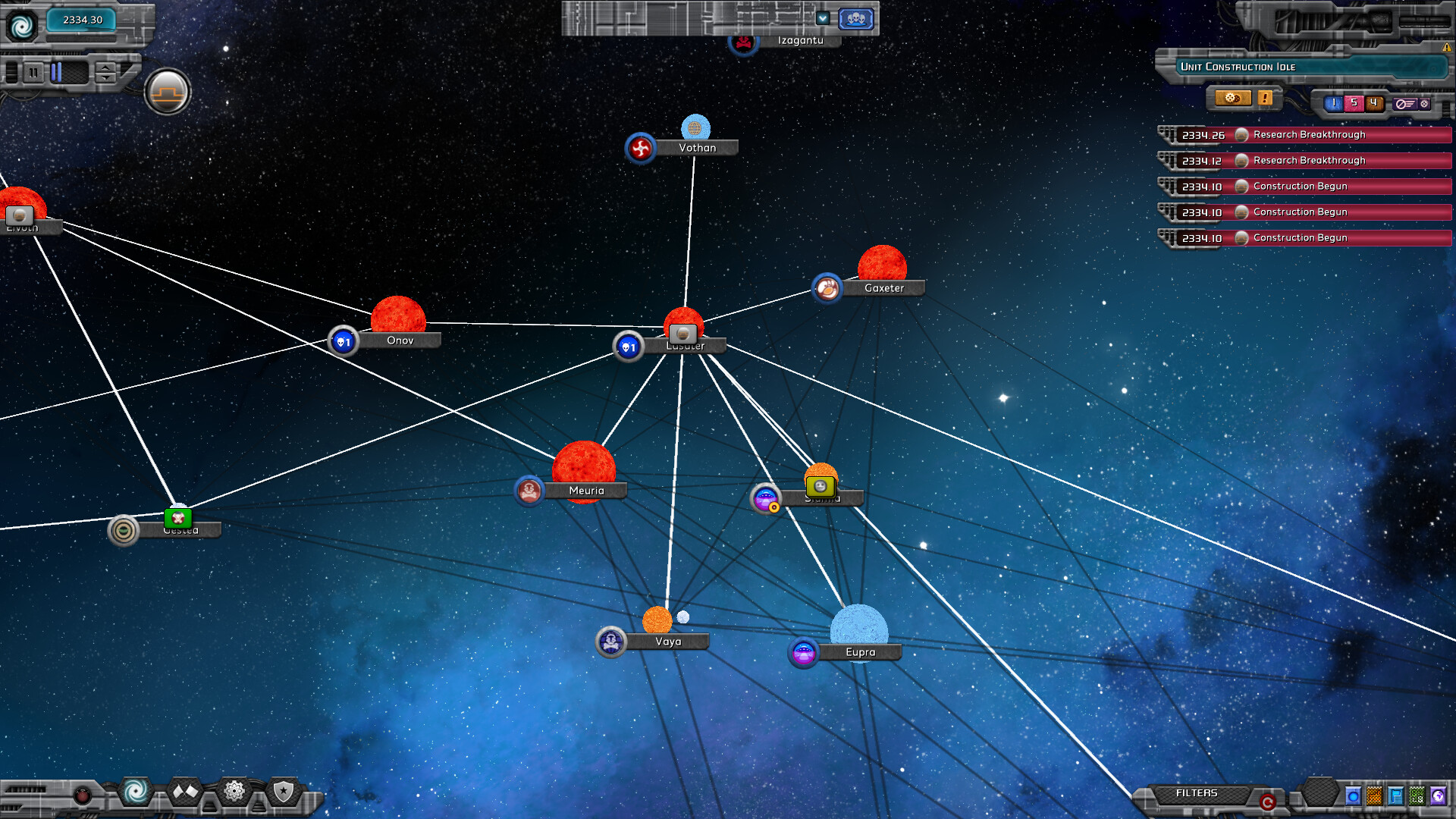Open diplomacy via the crossed flags icon
Viewport: 1456px width, 819px height.
point(187,791)
